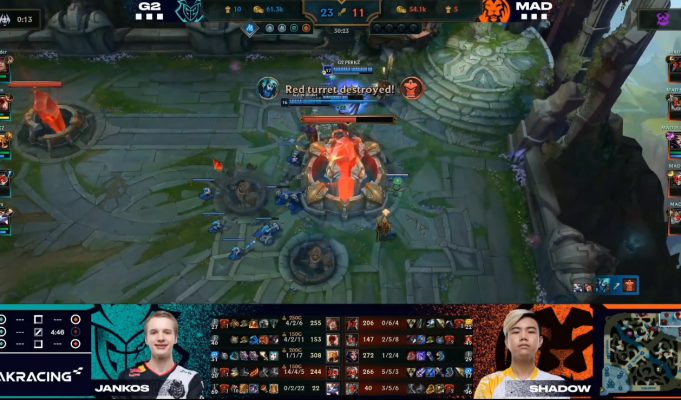Click the MAD Lions logo in top bar
Image resolution: width=681 pixels, height=400 pixels.
(495, 11)
